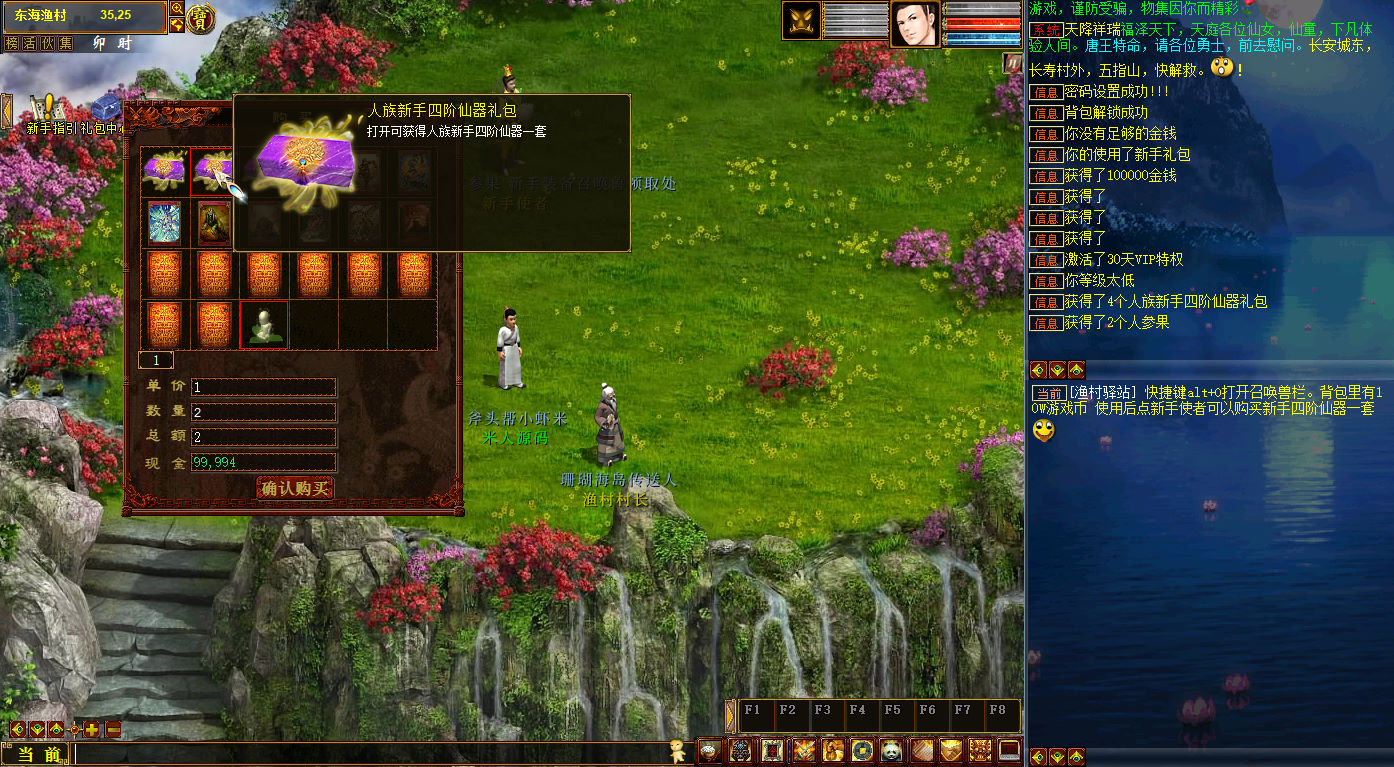Click the chat input field beside 当前
Image resolution: width=1394 pixels, height=767 pixels.
point(370,754)
